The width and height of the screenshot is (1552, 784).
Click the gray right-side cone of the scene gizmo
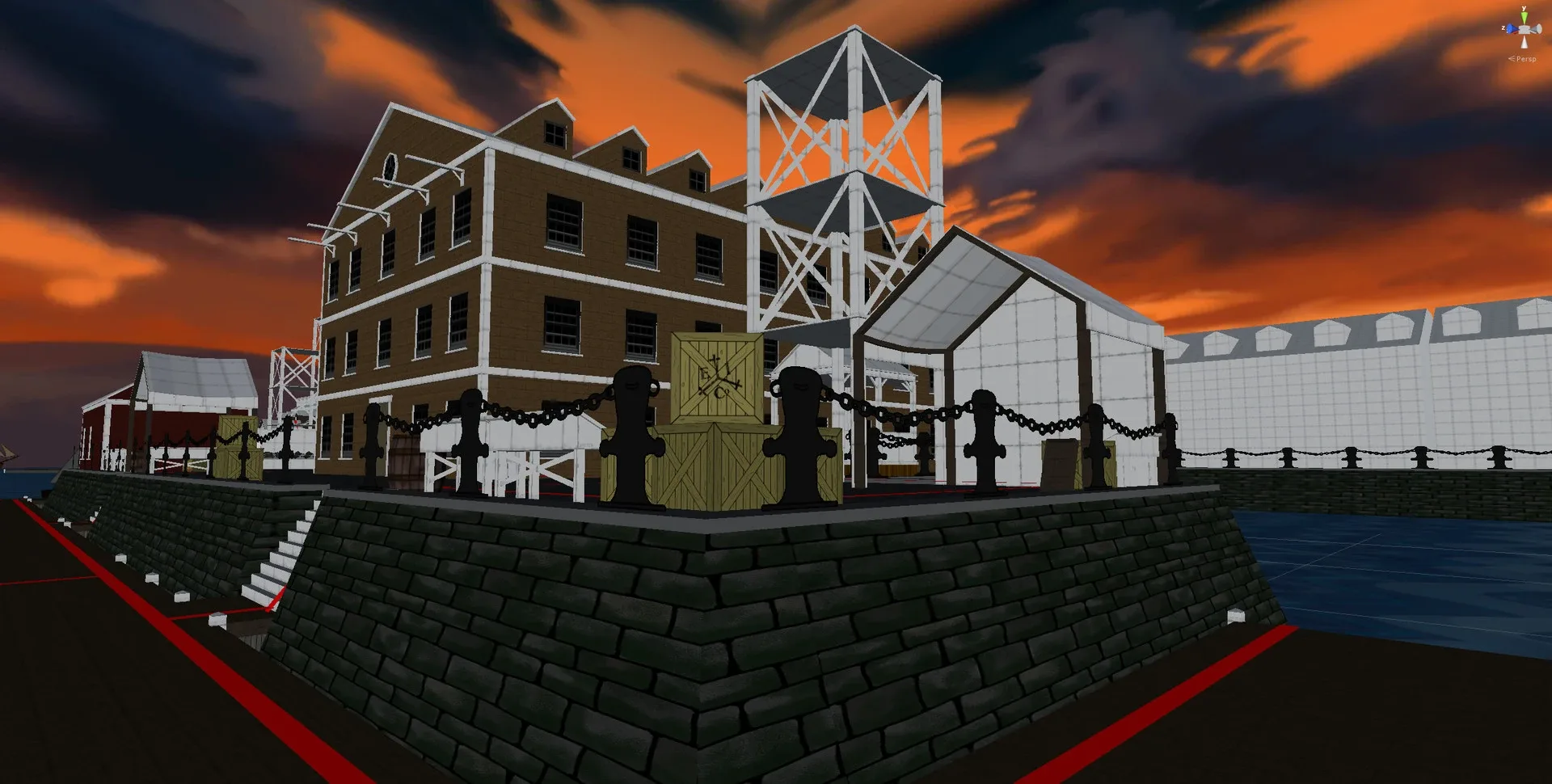[x=1537, y=29]
